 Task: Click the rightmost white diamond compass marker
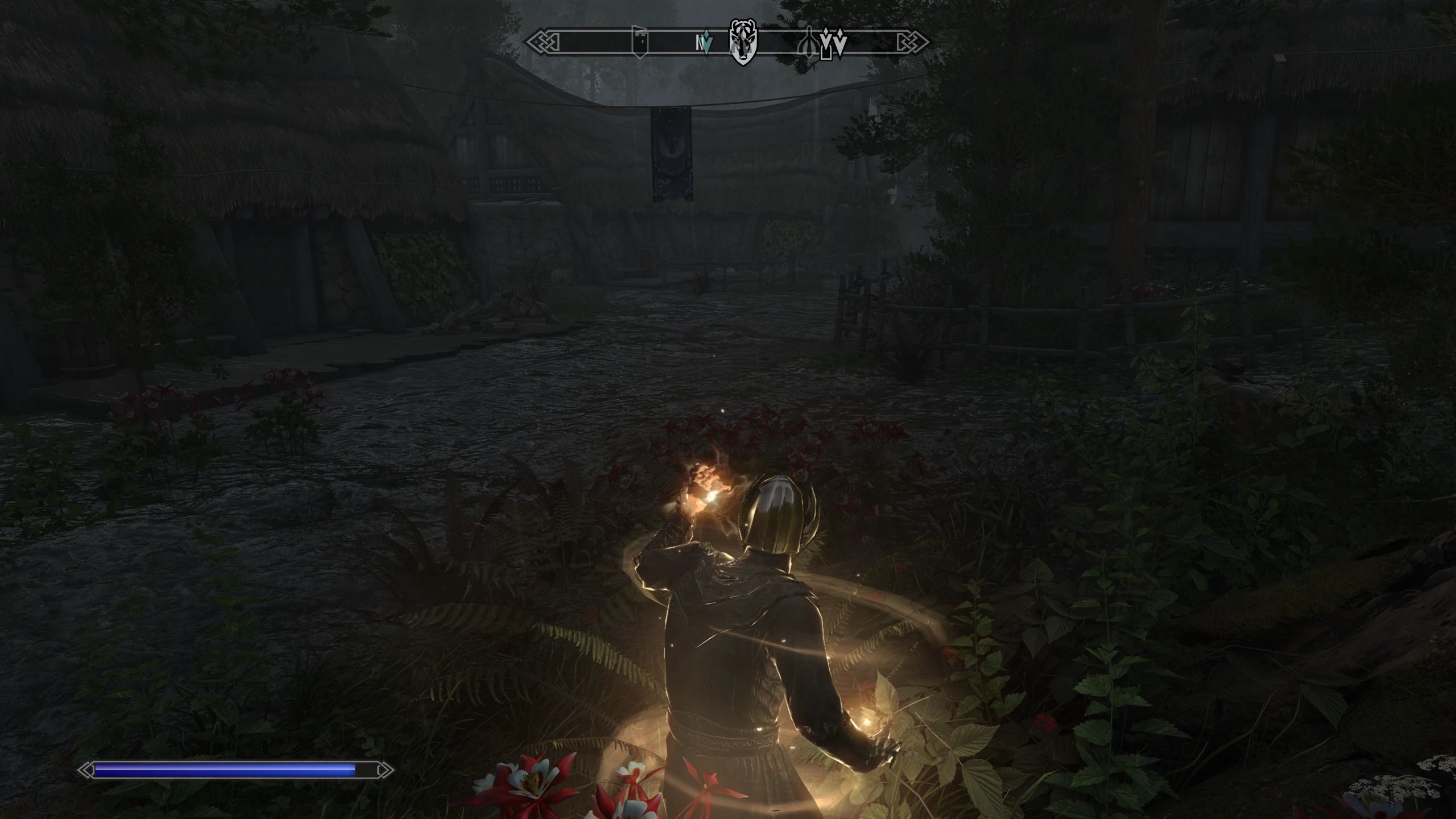841,42
